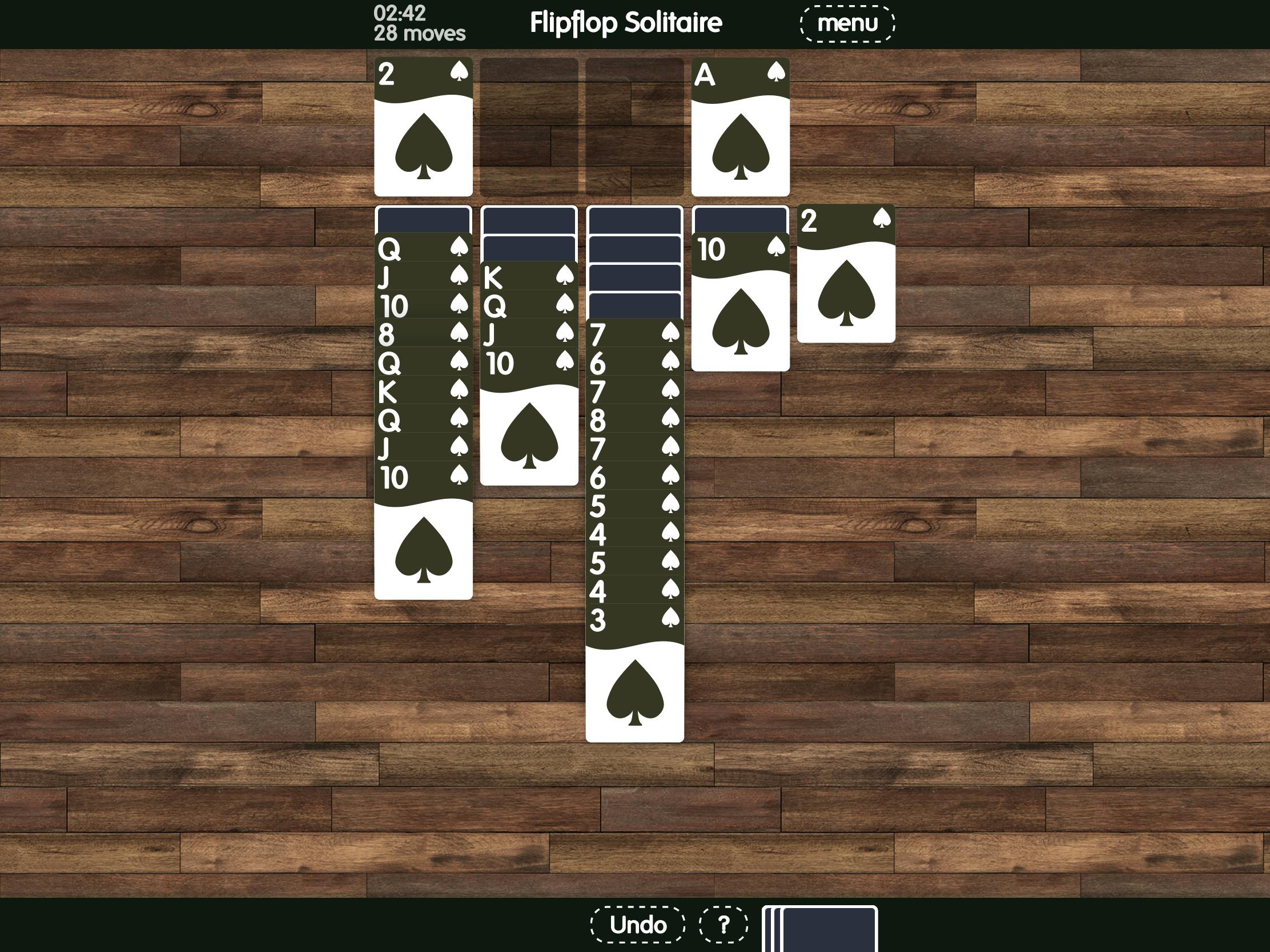Pick the lone 2 of spades tableau card
Viewport: 1270px width, 952px height.
coord(846,274)
